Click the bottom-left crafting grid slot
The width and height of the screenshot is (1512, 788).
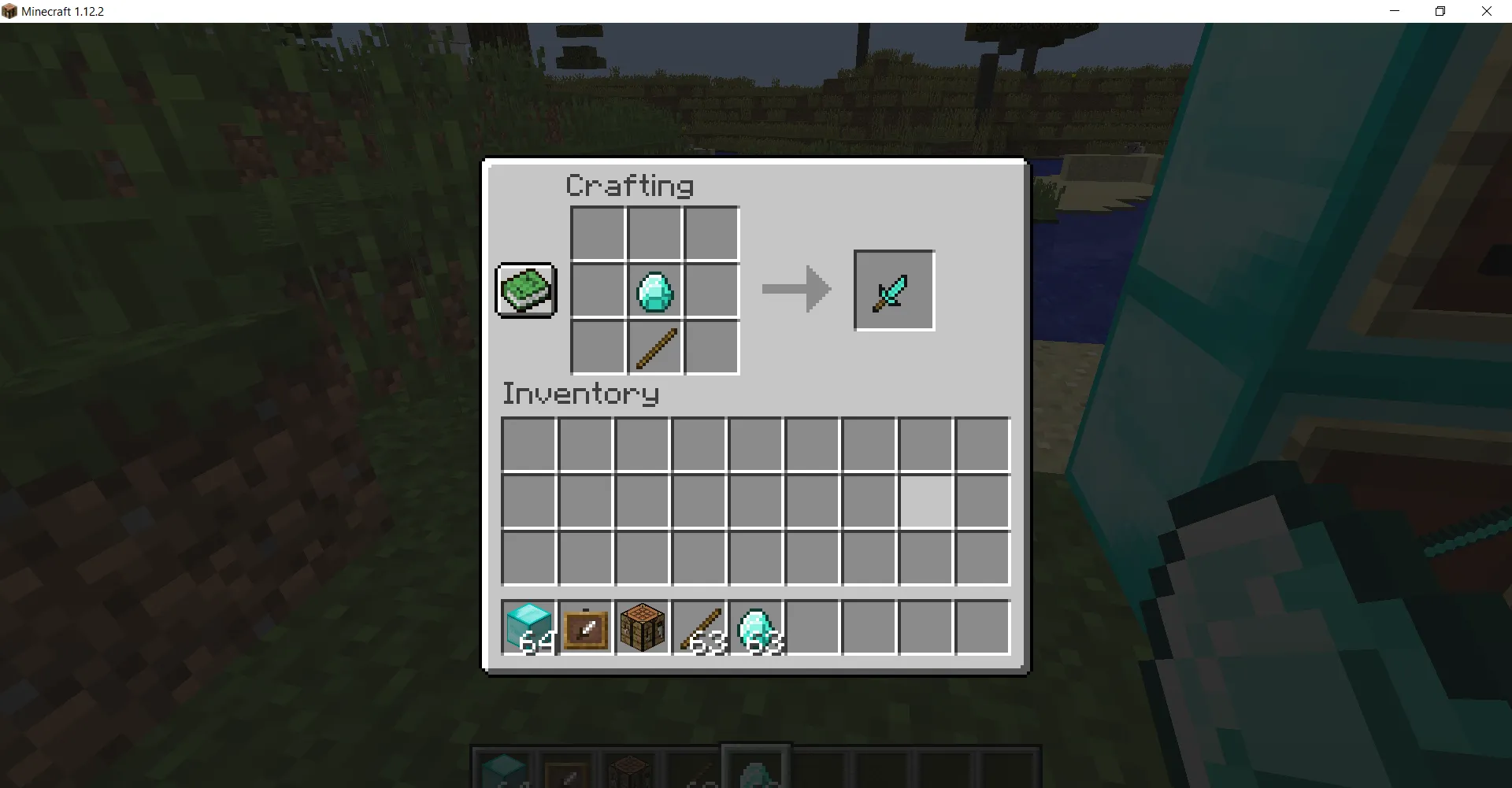pyautogui.click(x=597, y=346)
